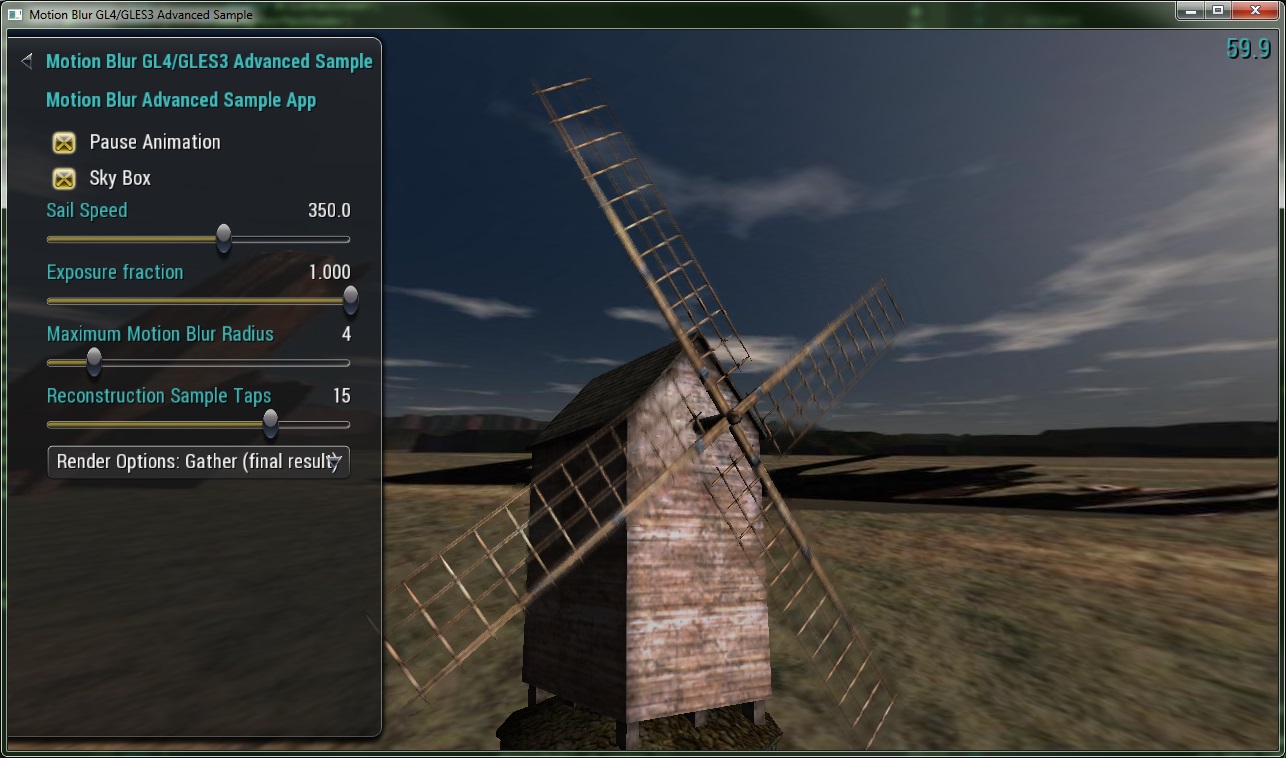Click the Pause Animation checkbox icon
1286x758 pixels.
64,142
